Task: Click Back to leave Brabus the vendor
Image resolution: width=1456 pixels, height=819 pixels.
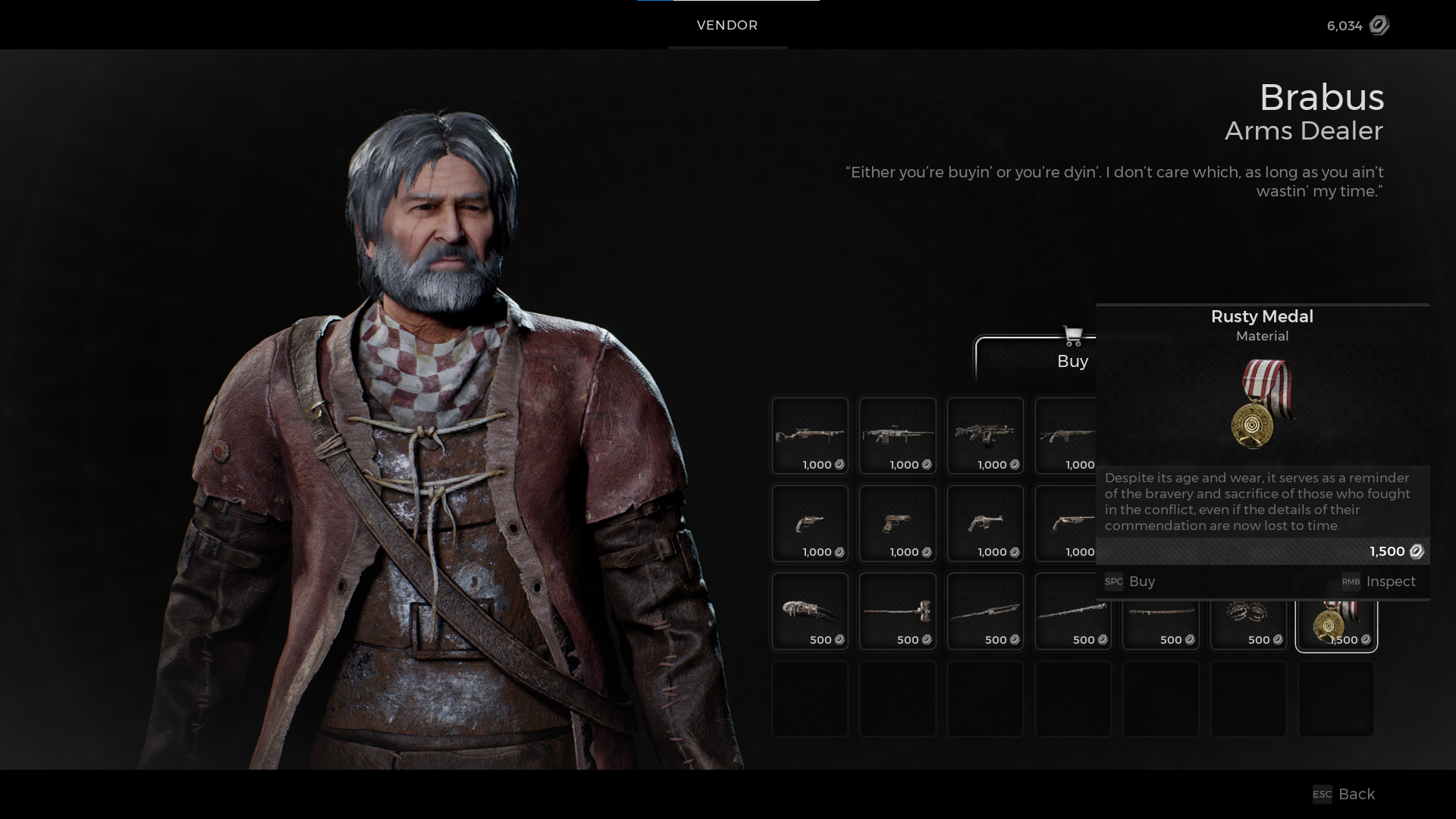Action: click(x=1356, y=794)
